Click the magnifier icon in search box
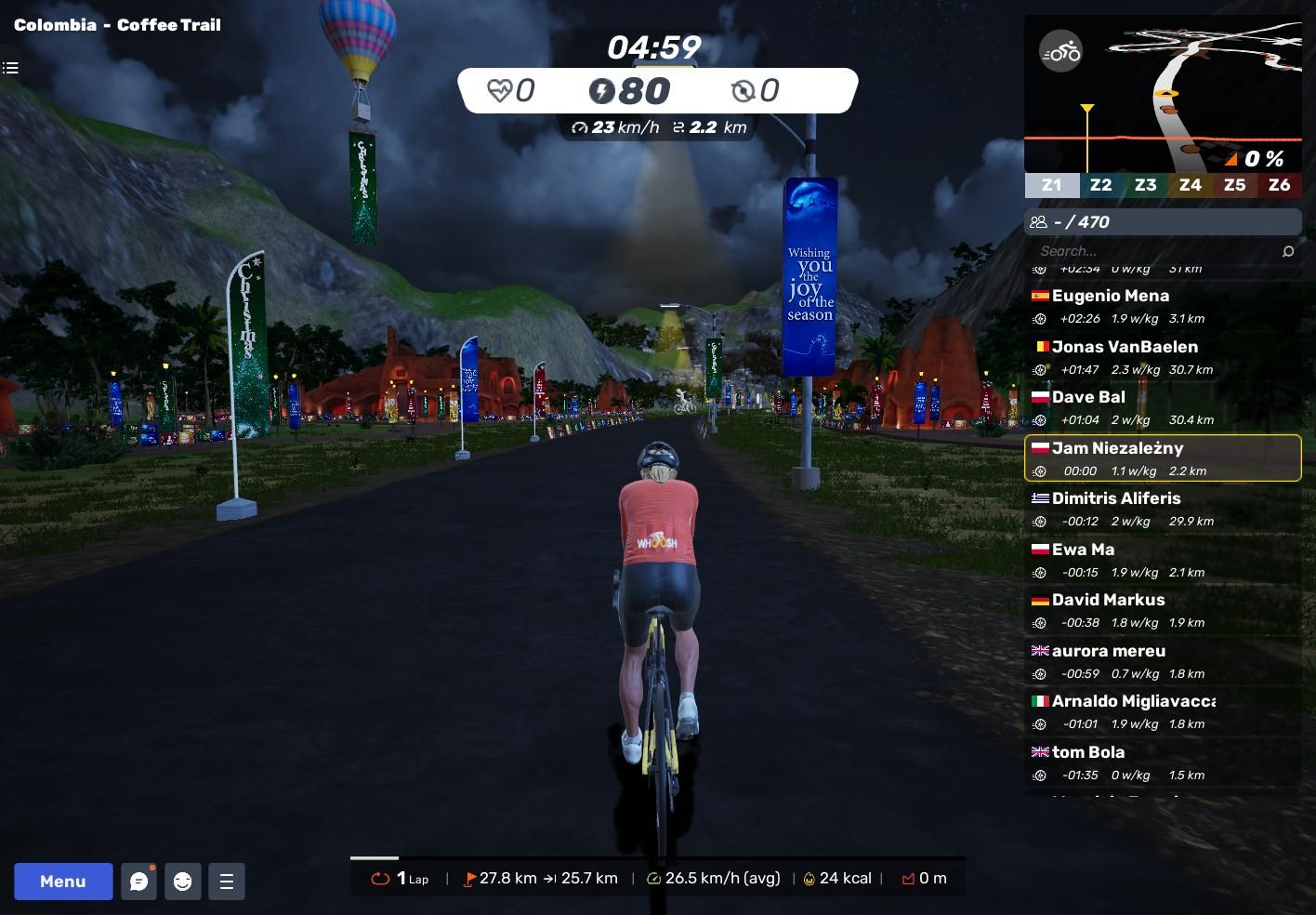This screenshot has height=915, width=1316. pyautogui.click(x=1288, y=251)
